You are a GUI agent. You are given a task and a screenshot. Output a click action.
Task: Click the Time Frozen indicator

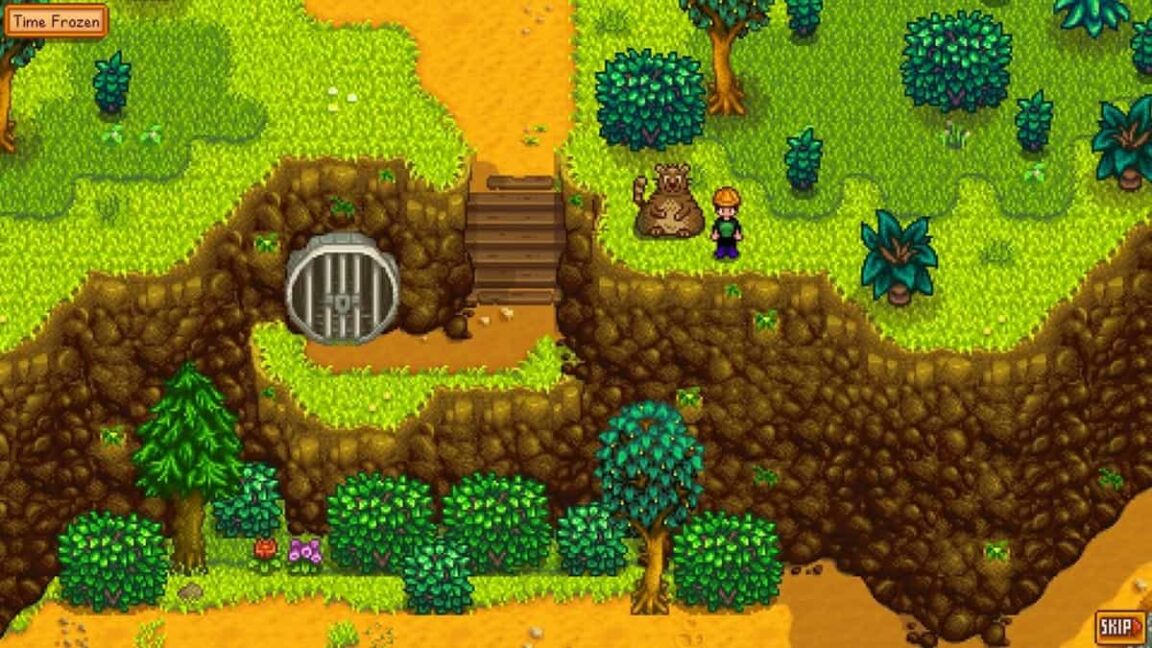56,21
